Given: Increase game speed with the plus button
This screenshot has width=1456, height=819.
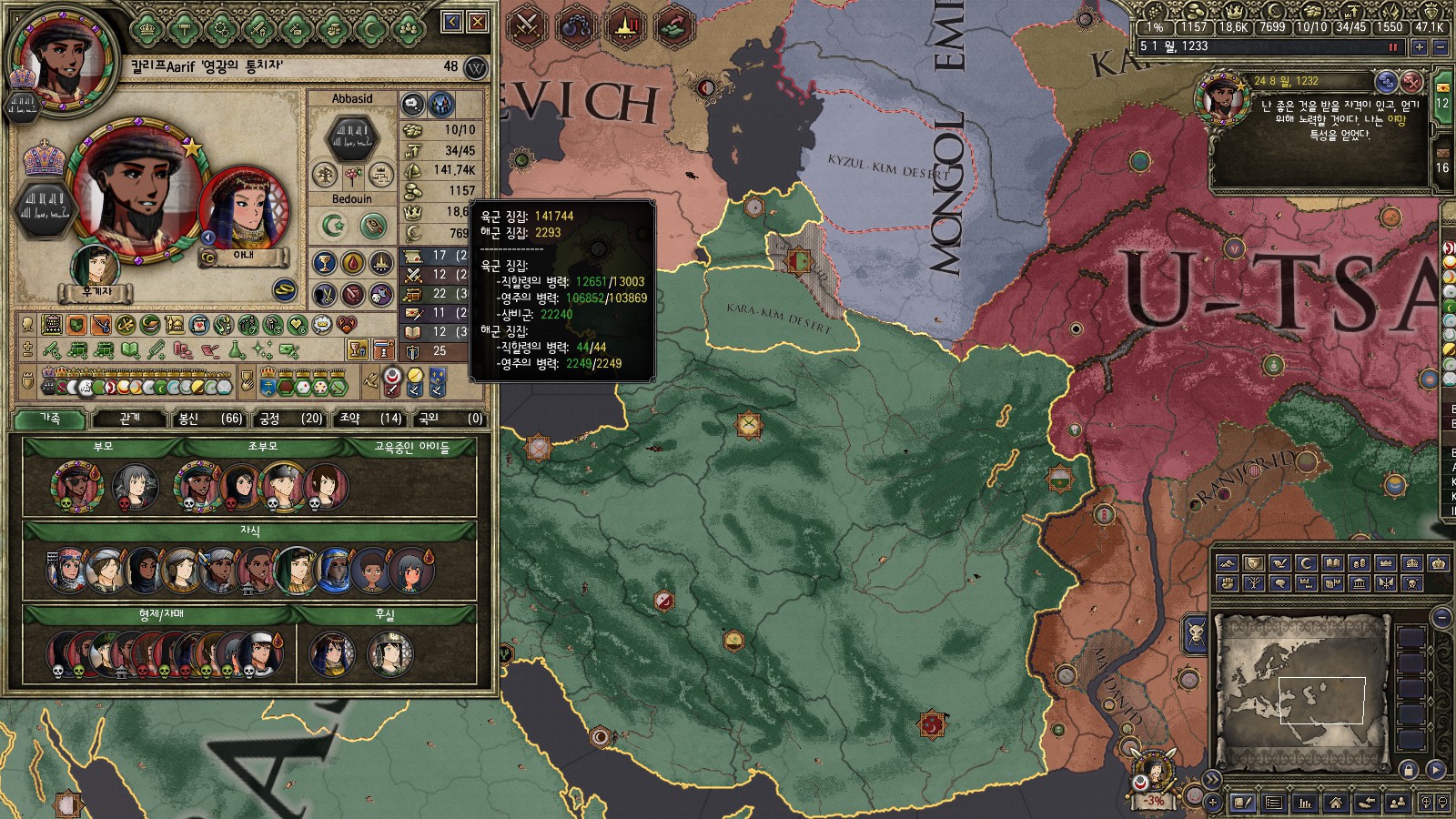Looking at the screenshot, I should [1419, 47].
